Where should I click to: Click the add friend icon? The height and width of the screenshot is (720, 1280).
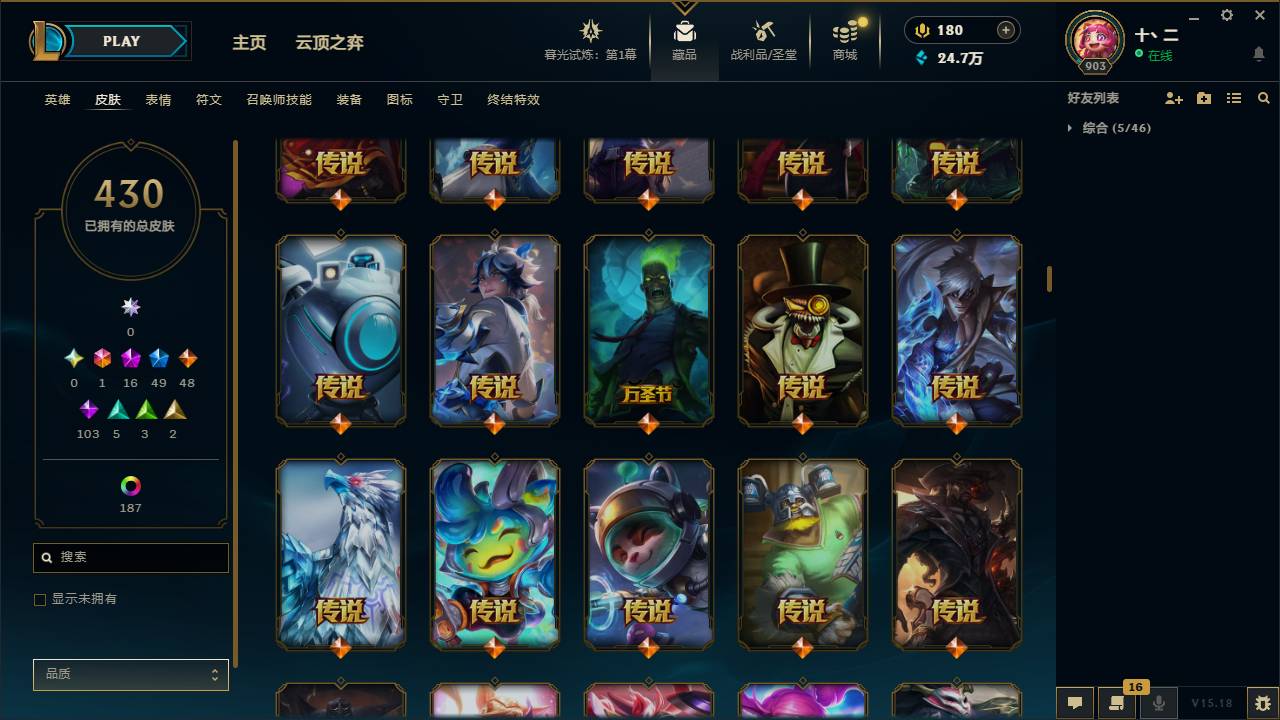click(1172, 97)
